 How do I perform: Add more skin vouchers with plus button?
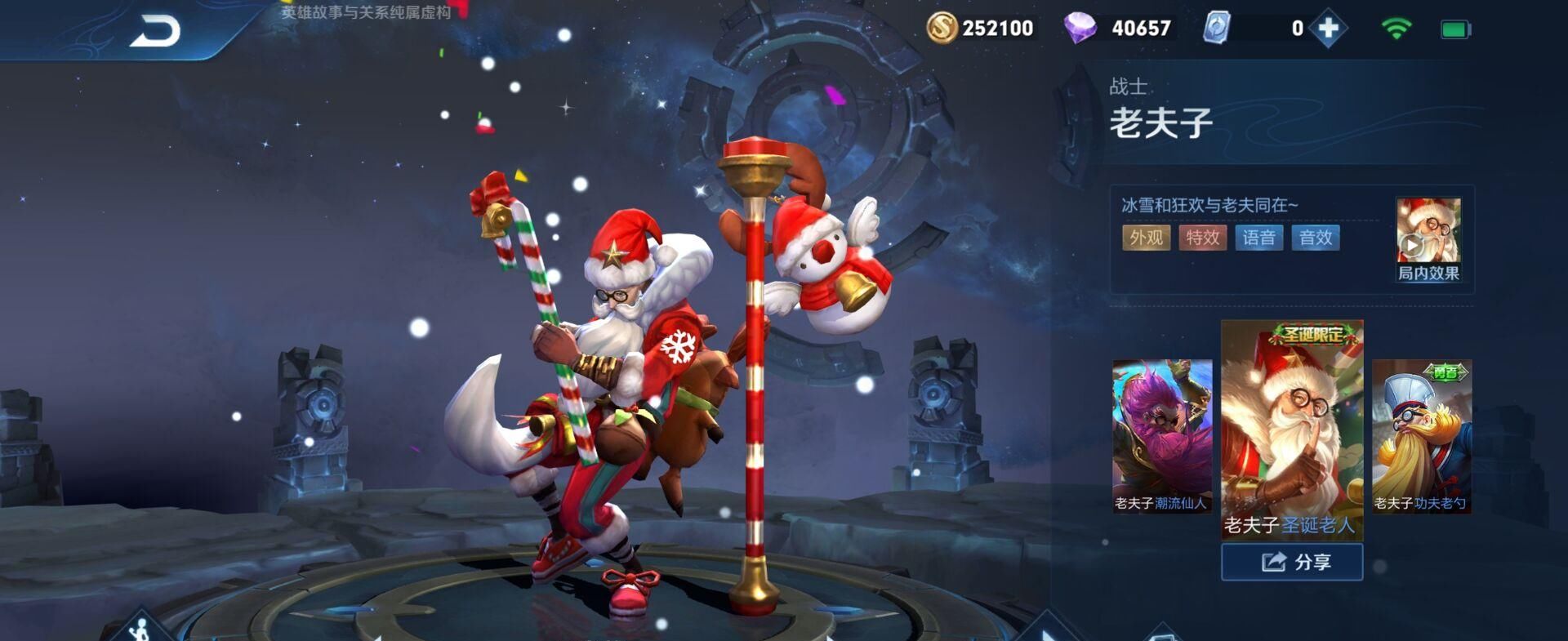tap(1328, 29)
